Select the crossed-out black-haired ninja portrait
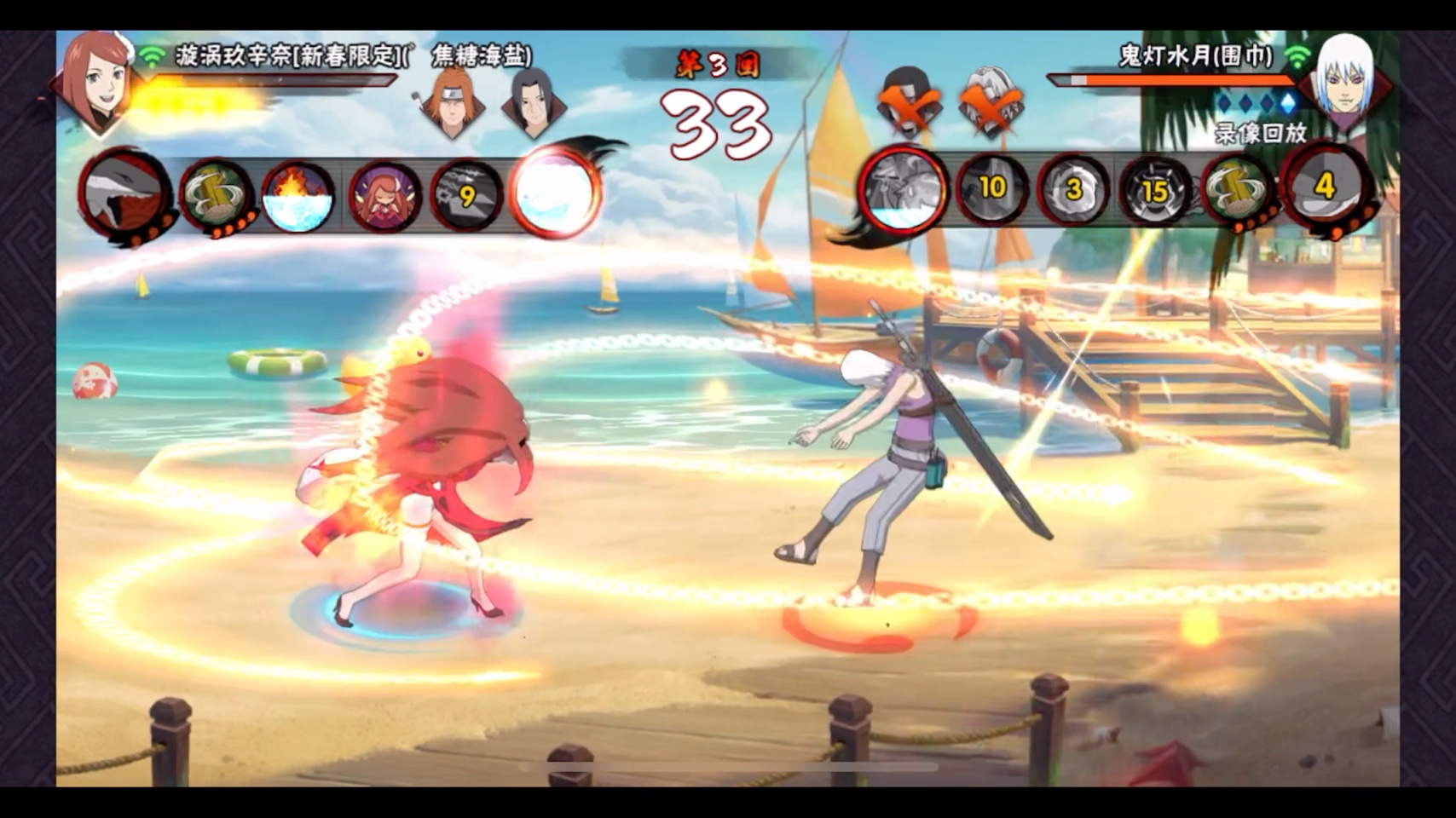This screenshot has width=1456, height=818. pyautogui.click(x=908, y=102)
